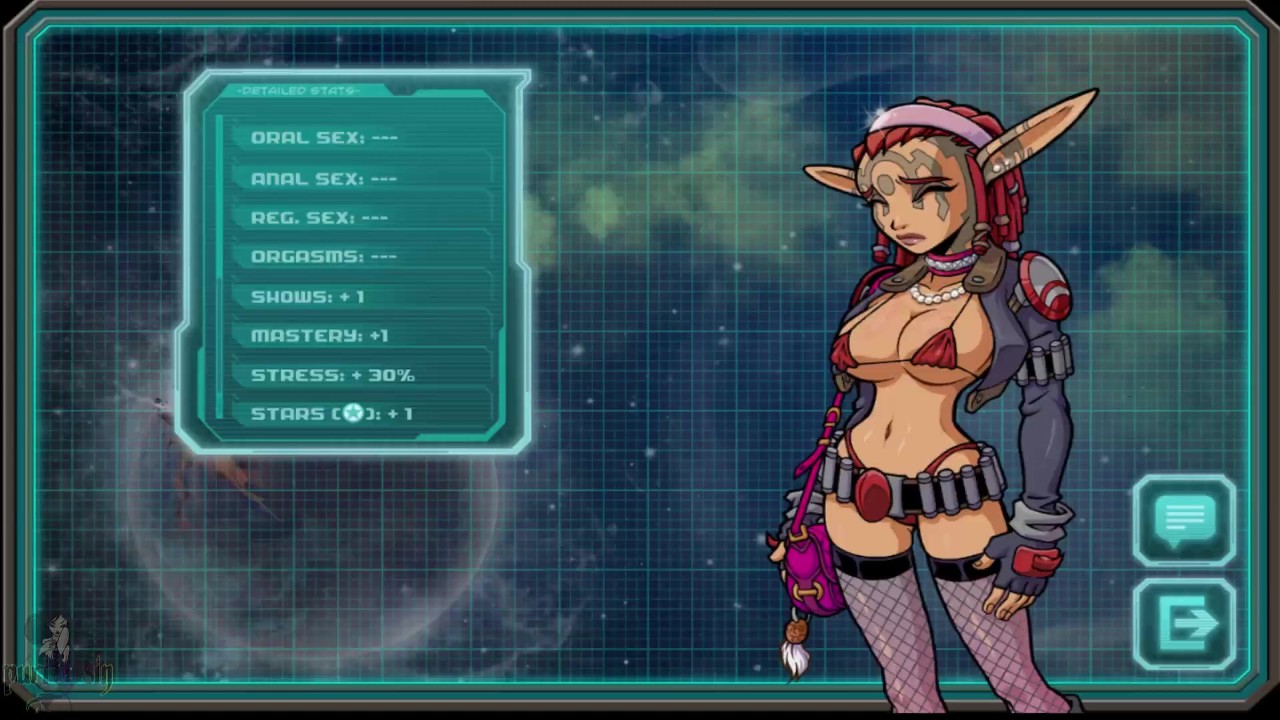This screenshot has width=1280, height=720.
Task: Click the exit arrow button
Action: coord(1185,625)
